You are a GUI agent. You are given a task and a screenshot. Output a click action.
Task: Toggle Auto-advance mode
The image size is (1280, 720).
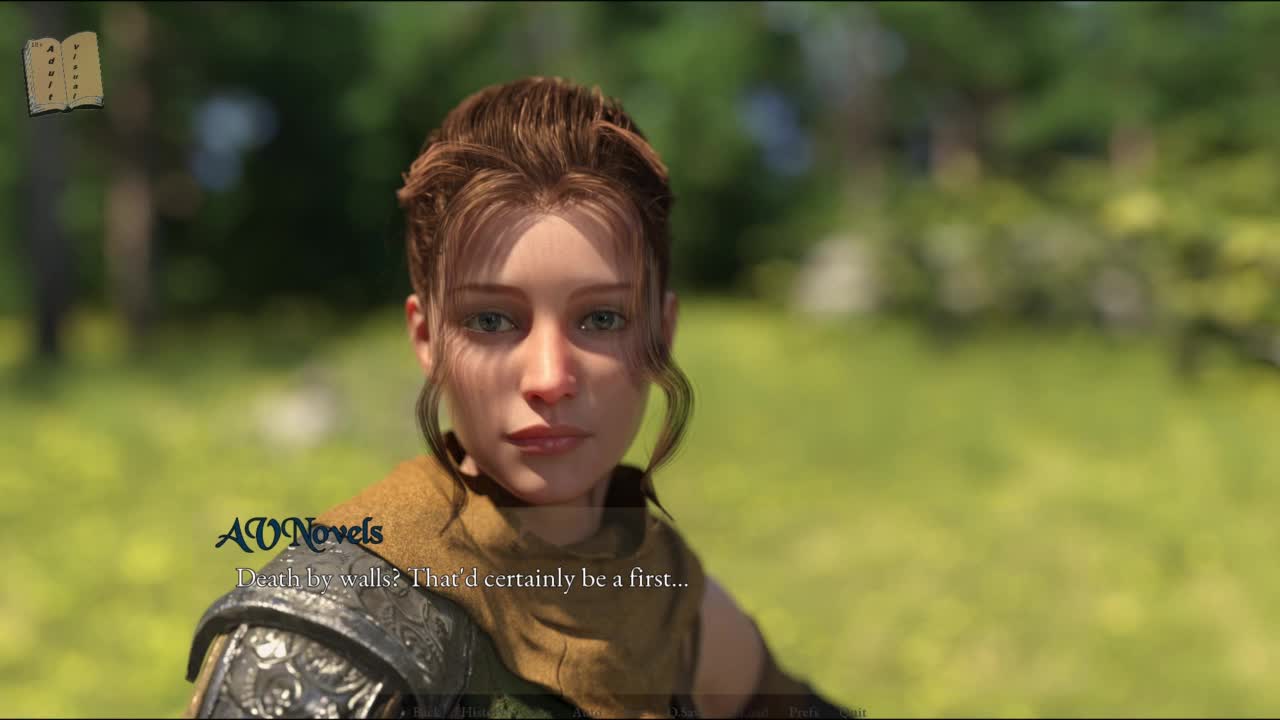click(586, 712)
